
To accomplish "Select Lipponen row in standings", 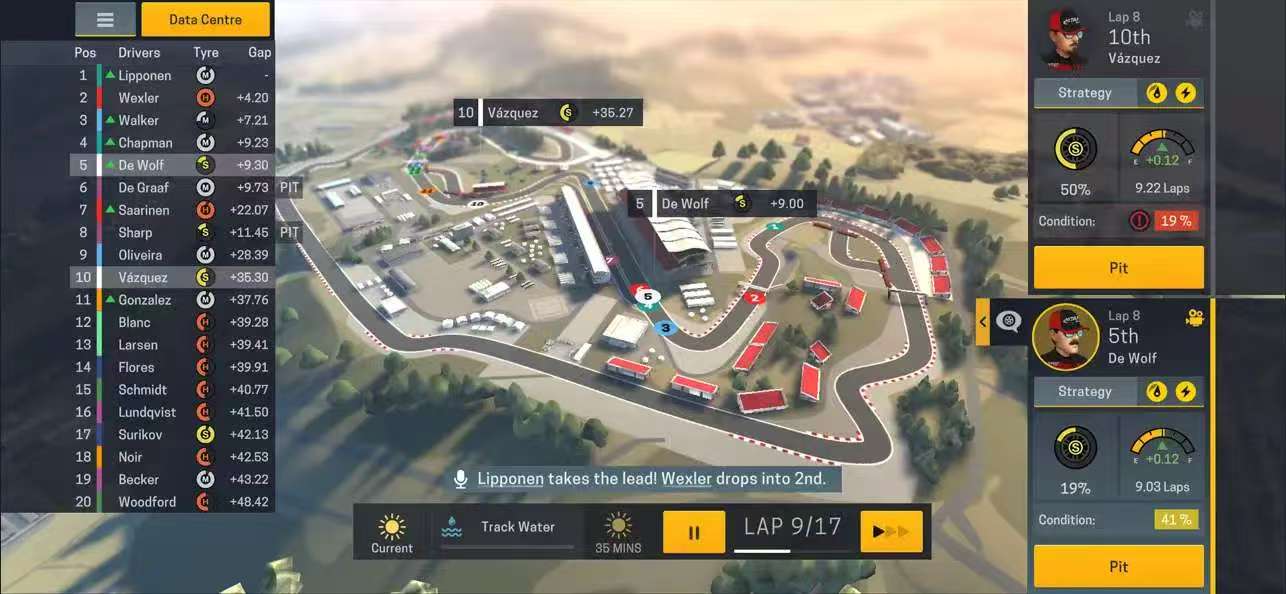I will (x=172, y=75).
